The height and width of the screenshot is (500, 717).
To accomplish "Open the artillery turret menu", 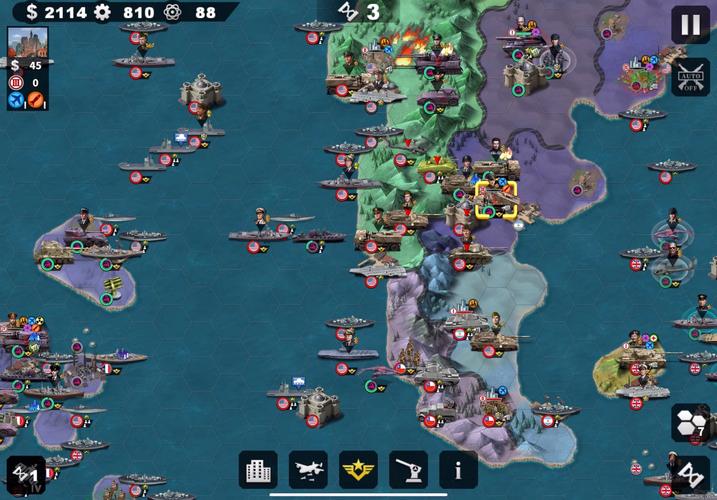I will pyautogui.click(x=409, y=469).
